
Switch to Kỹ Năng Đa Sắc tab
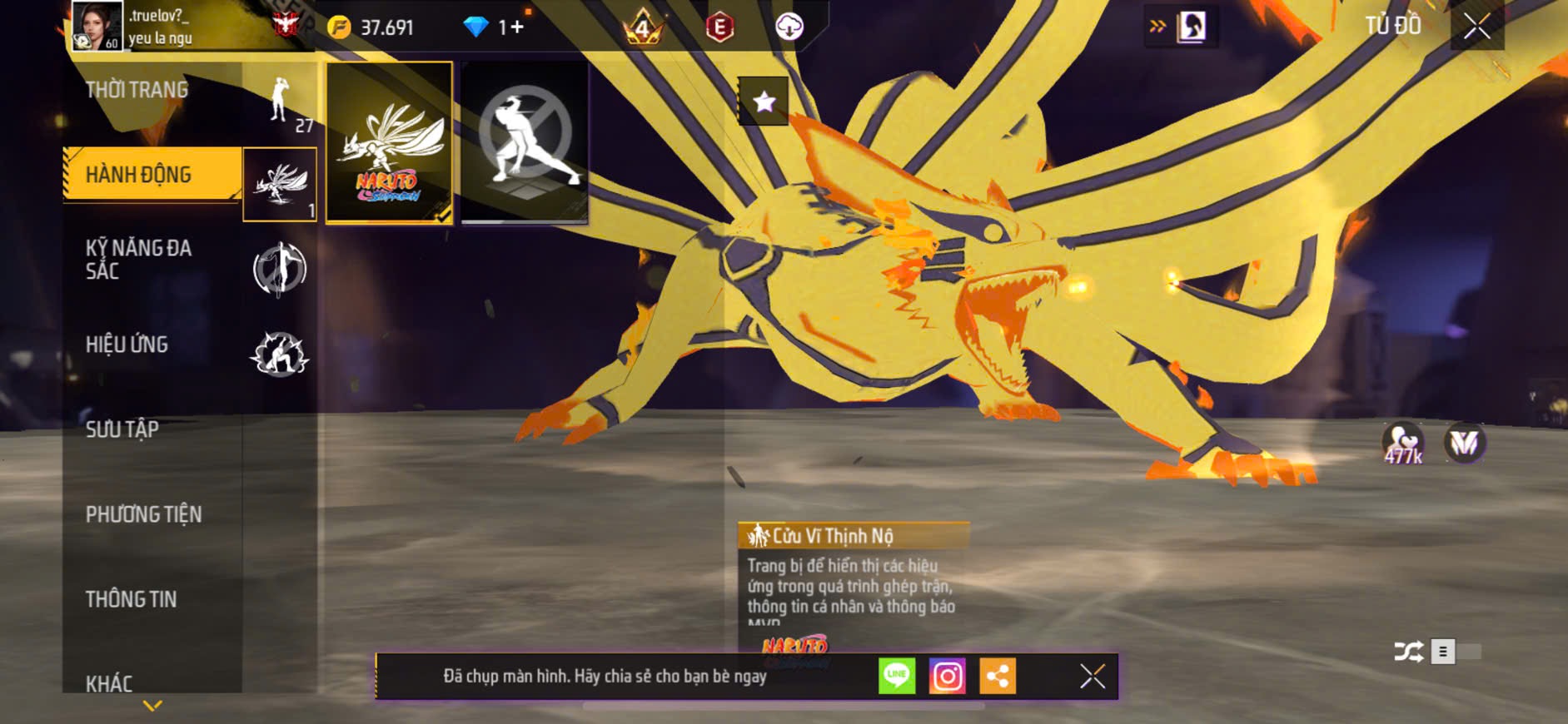point(139,260)
